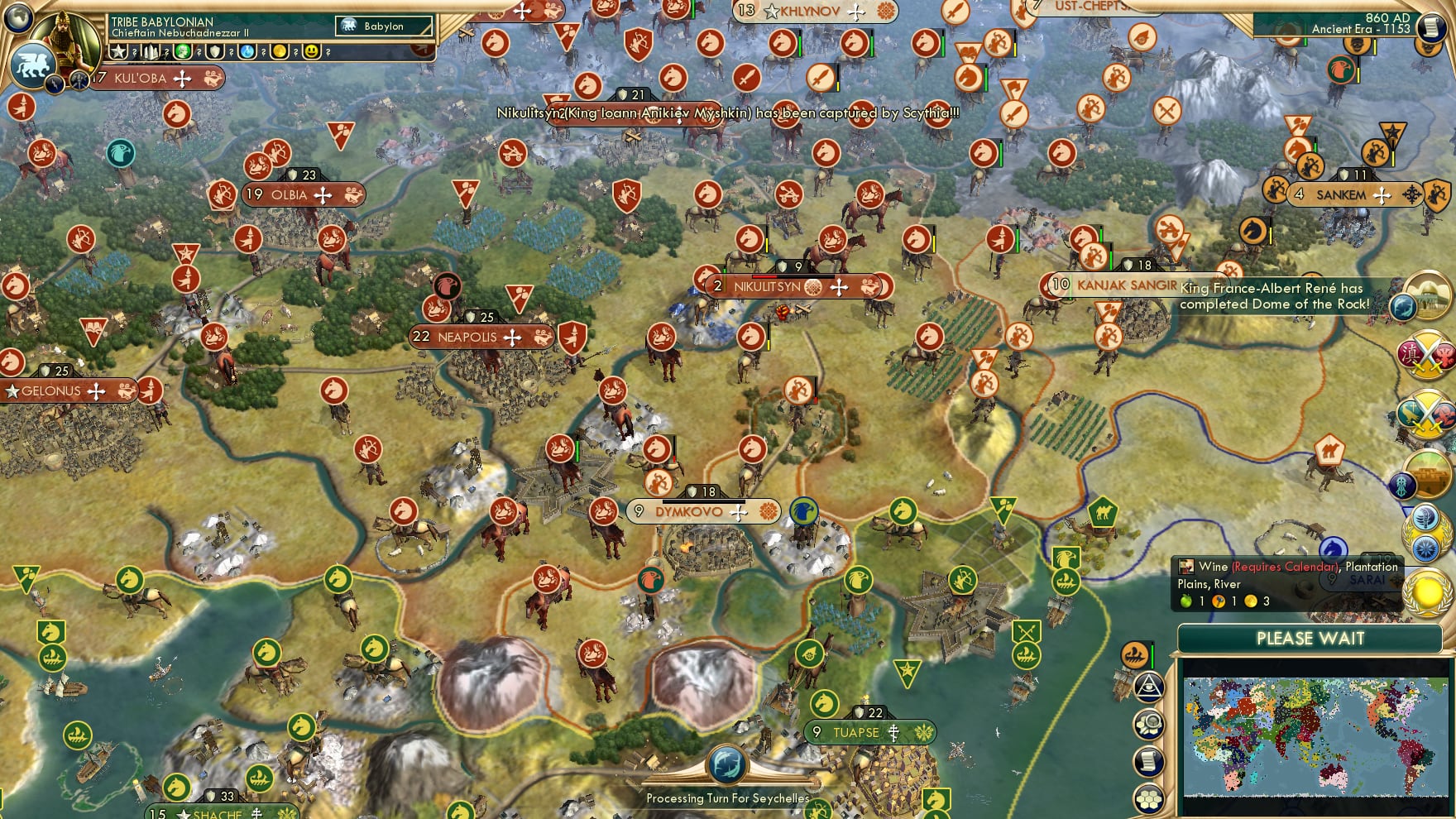This screenshot has height=819, width=1456.
Task: Open the menu scroll icon by the turn counter
Action: click(1432, 26)
